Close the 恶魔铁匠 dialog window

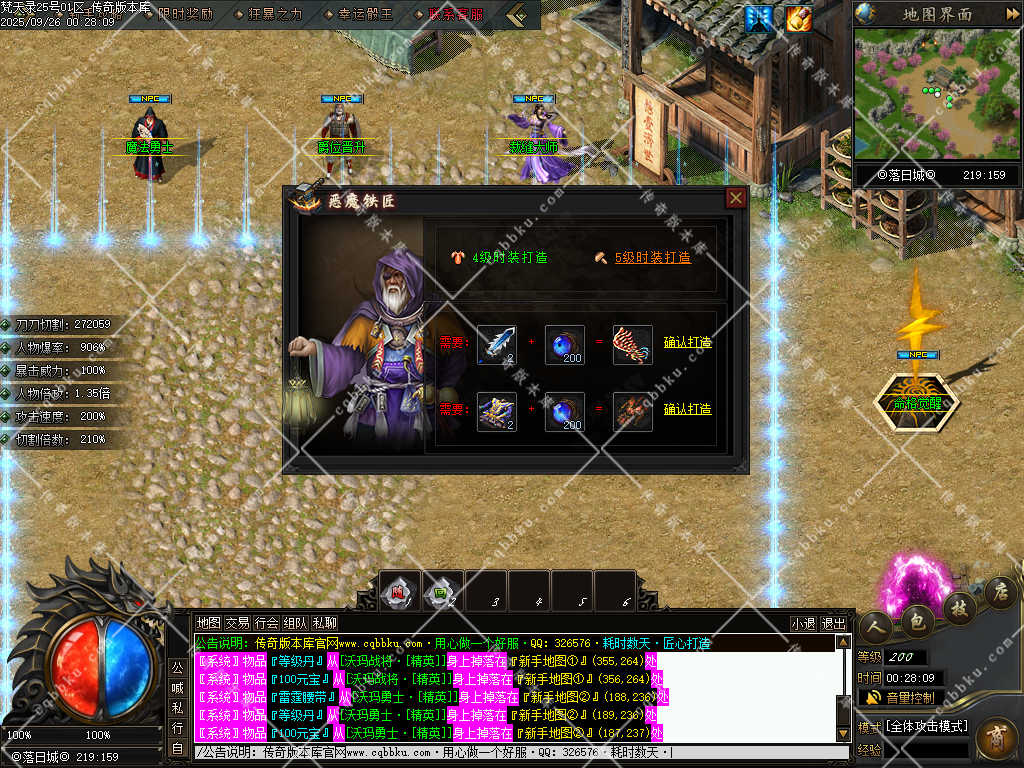coord(736,198)
